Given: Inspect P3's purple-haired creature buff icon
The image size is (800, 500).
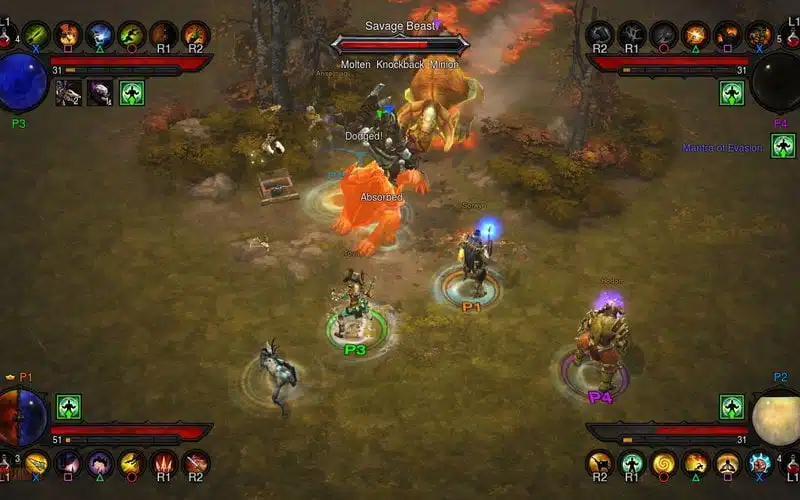Looking at the screenshot, I should click(x=100, y=93).
